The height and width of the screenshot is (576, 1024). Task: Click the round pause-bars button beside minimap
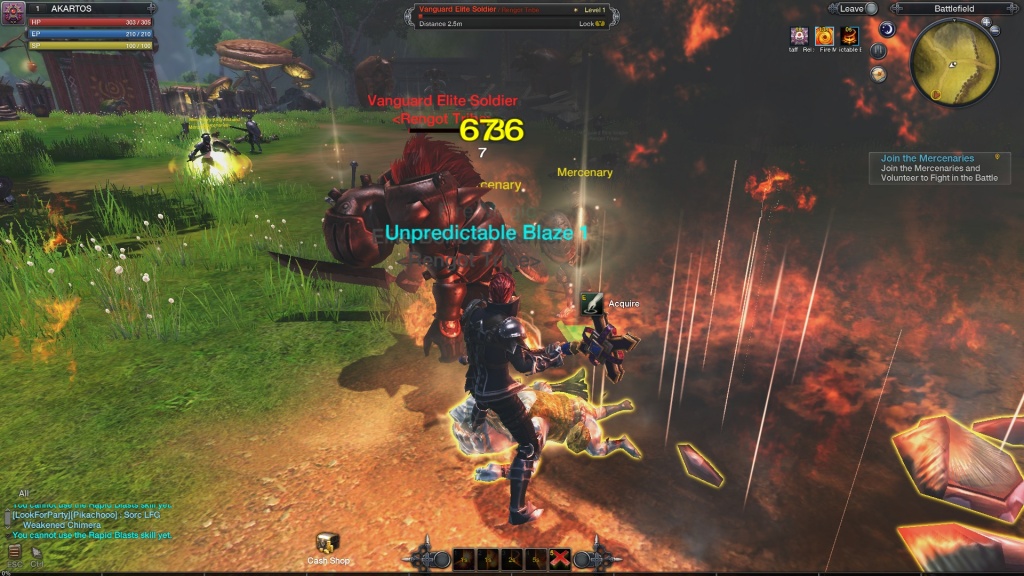pos(878,51)
